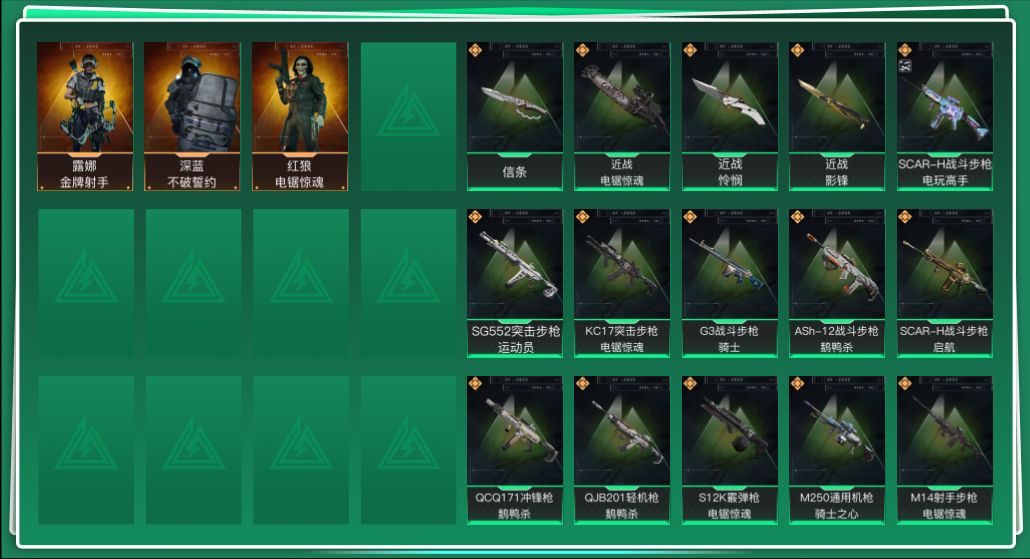1030x559 pixels.
Task: Choose the 深蓝 不破誓约 operator card
Action: pos(192,116)
